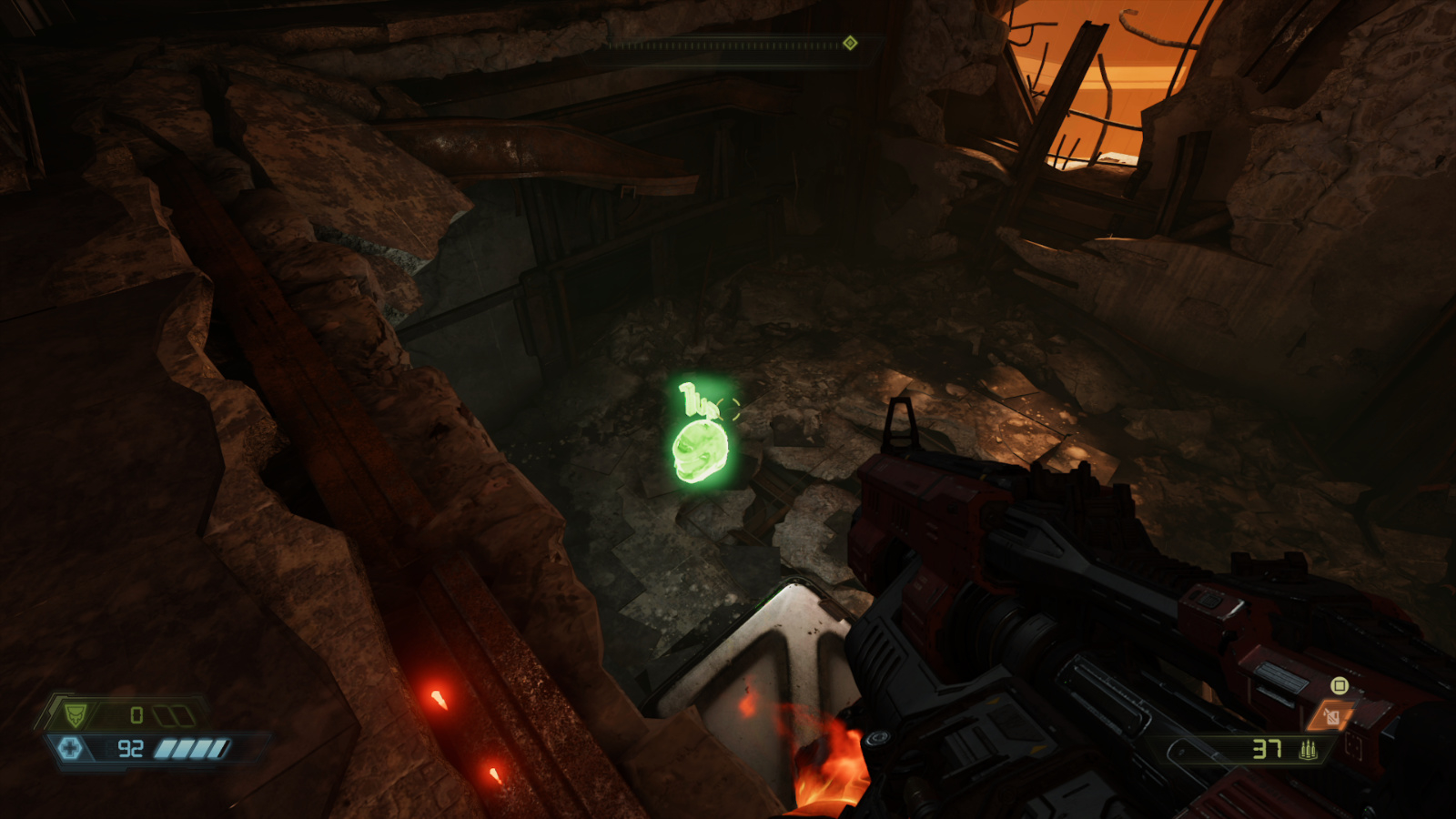Toggle the first empty armor segment

click(x=162, y=715)
